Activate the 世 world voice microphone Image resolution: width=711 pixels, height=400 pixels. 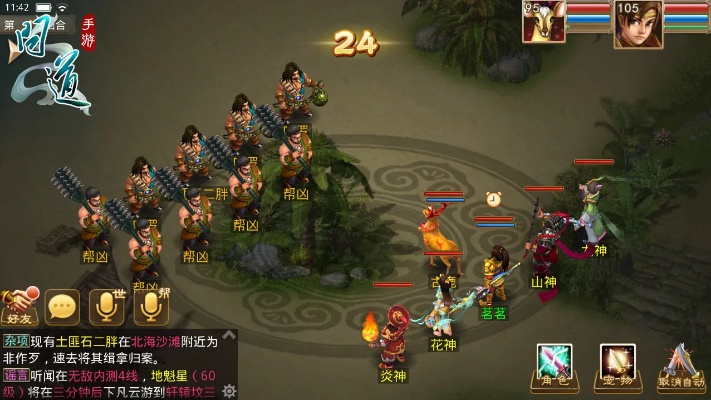tap(105, 306)
